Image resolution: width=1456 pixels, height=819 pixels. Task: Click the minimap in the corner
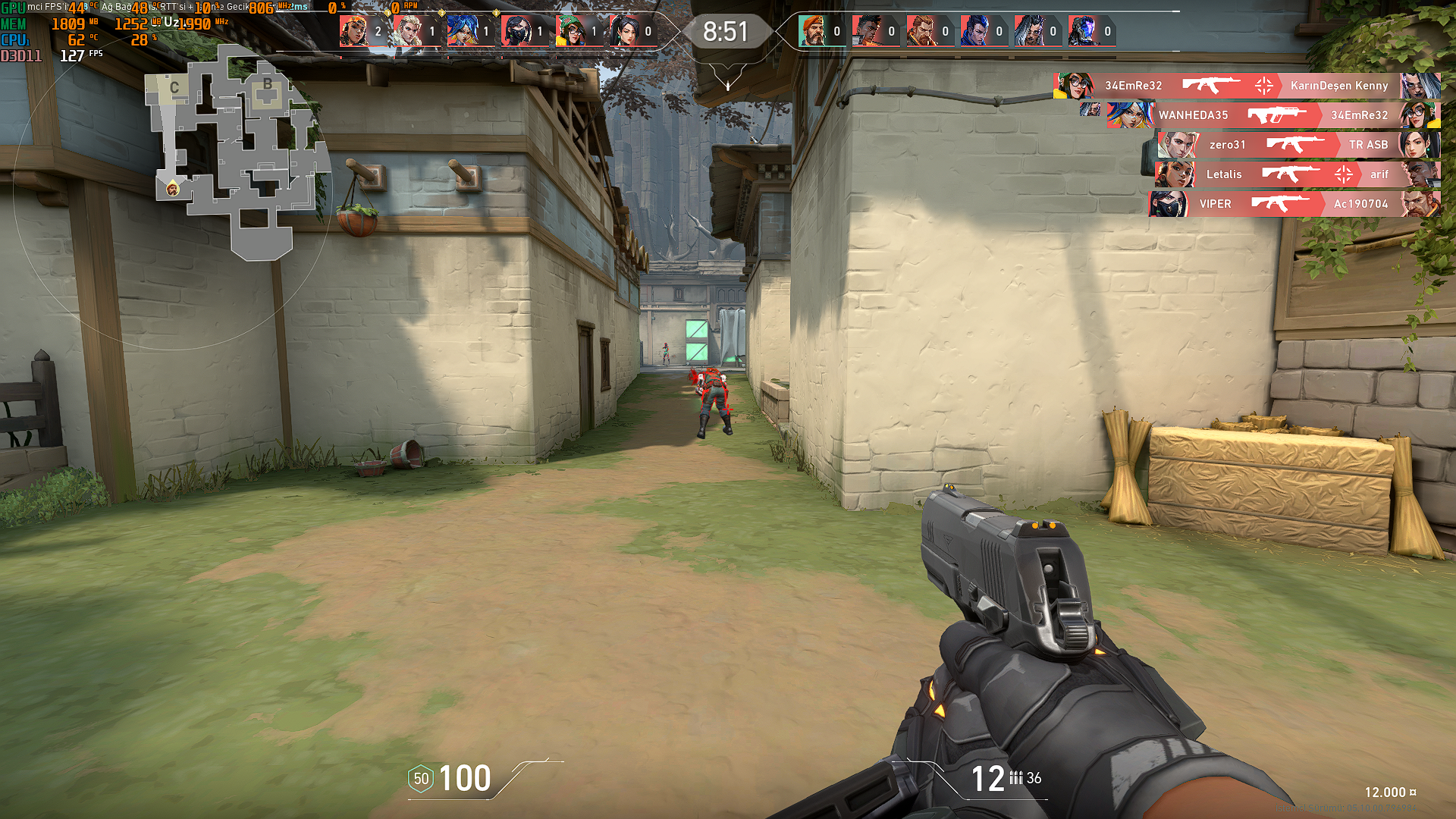pyautogui.click(x=235, y=152)
